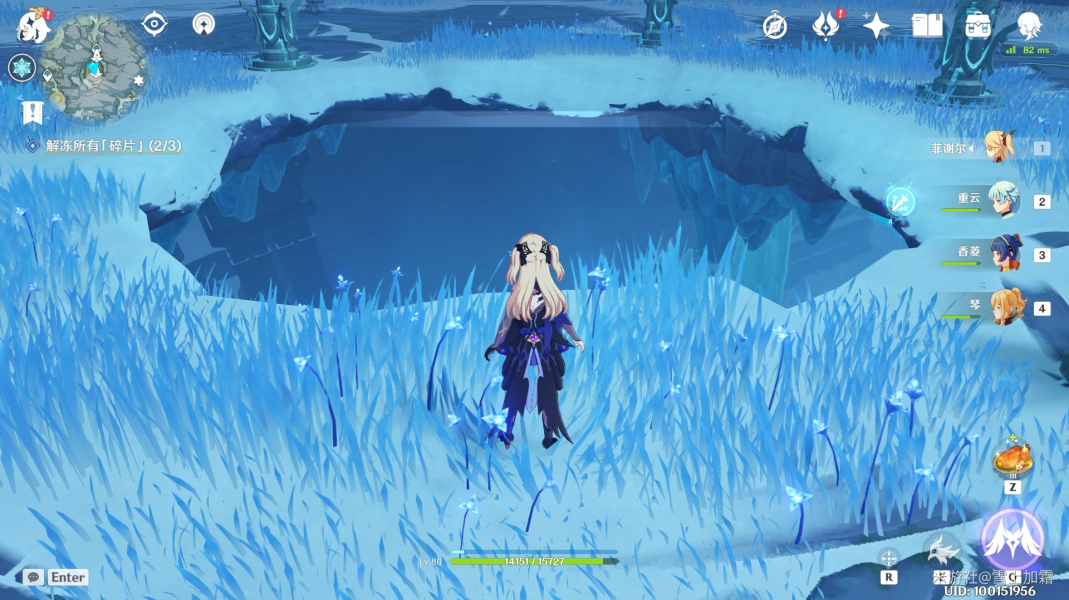This screenshot has height=600, width=1069.
Task: Open the full map from the minimap
Action: click(x=94, y=66)
